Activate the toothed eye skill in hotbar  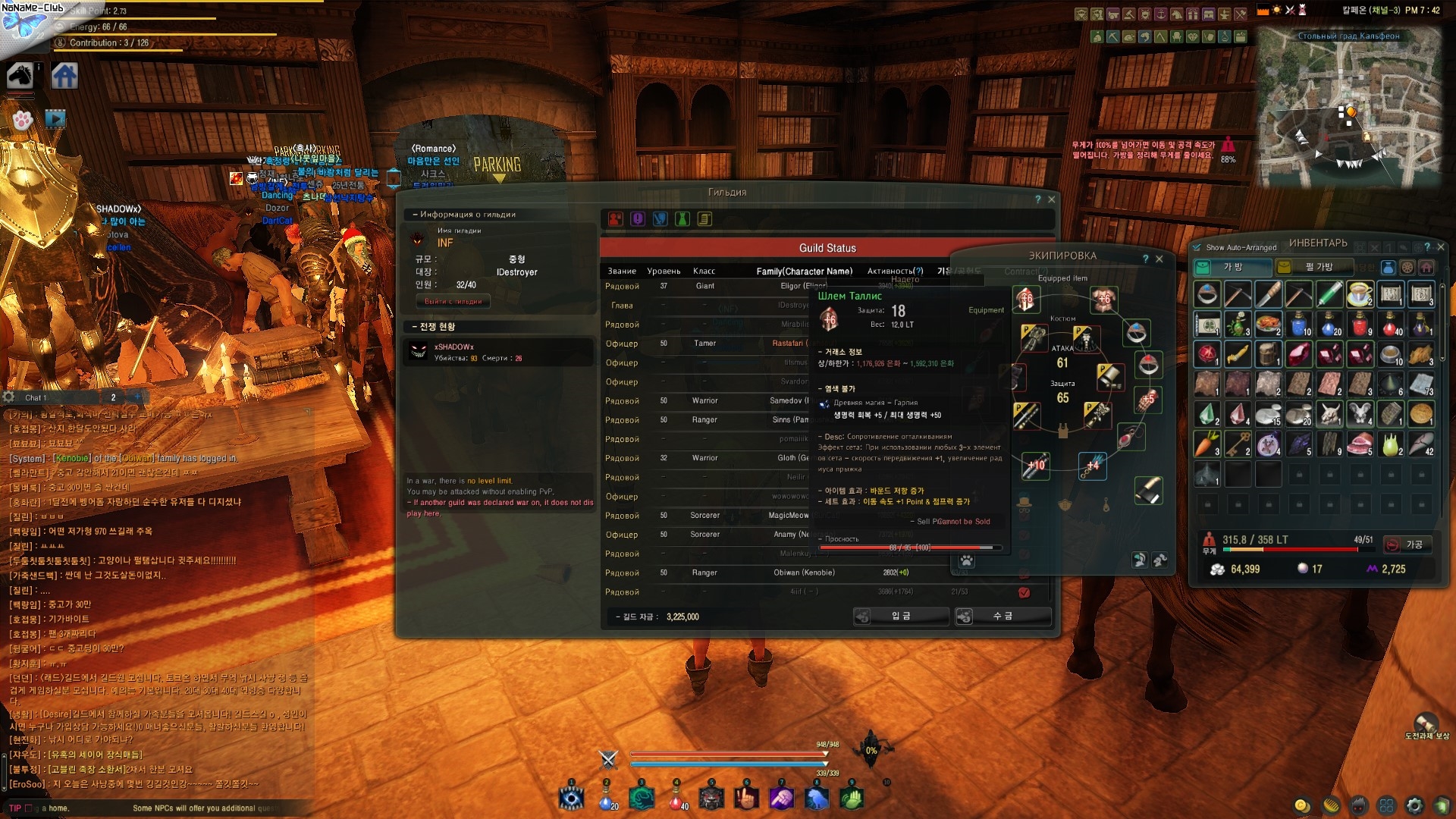tap(571, 799)
